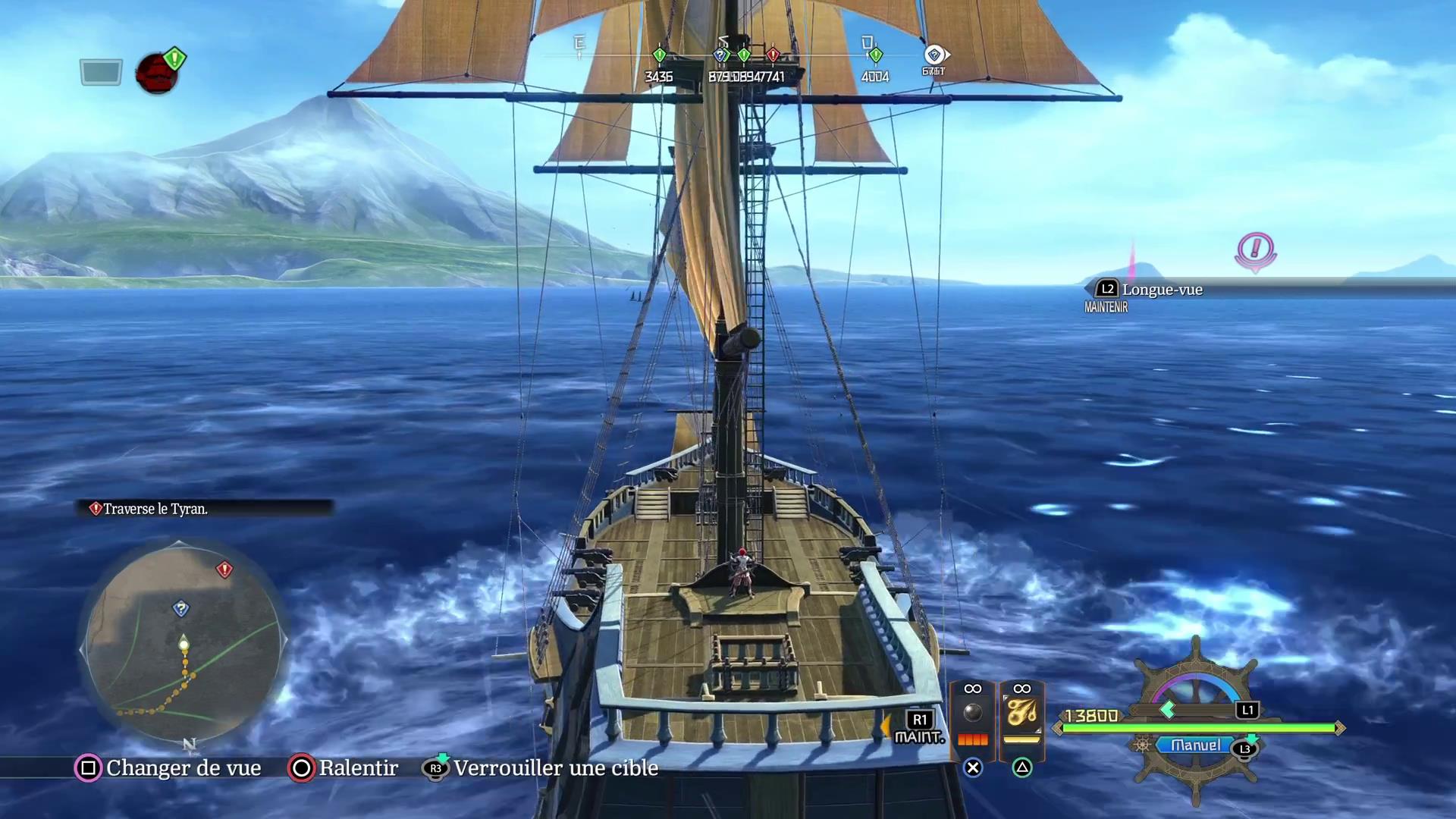Screen dimensions: 1456x819
Task: Toggle the Manuel steering mode label
Action: (1195, 745)
